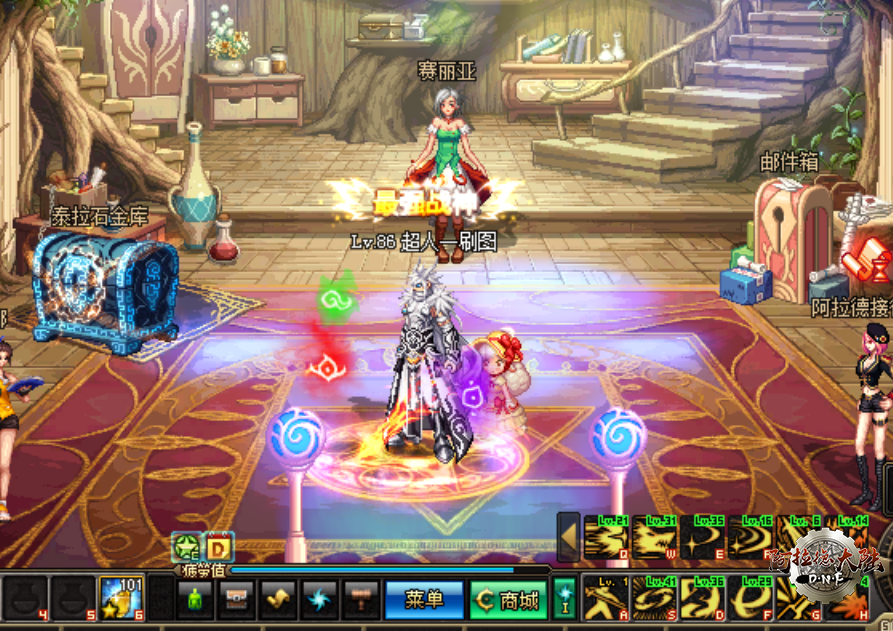Open the 菜单 menu button
The height and width of the screenshot is (631, 893).
pyautogui.click(x=424, y=600)
